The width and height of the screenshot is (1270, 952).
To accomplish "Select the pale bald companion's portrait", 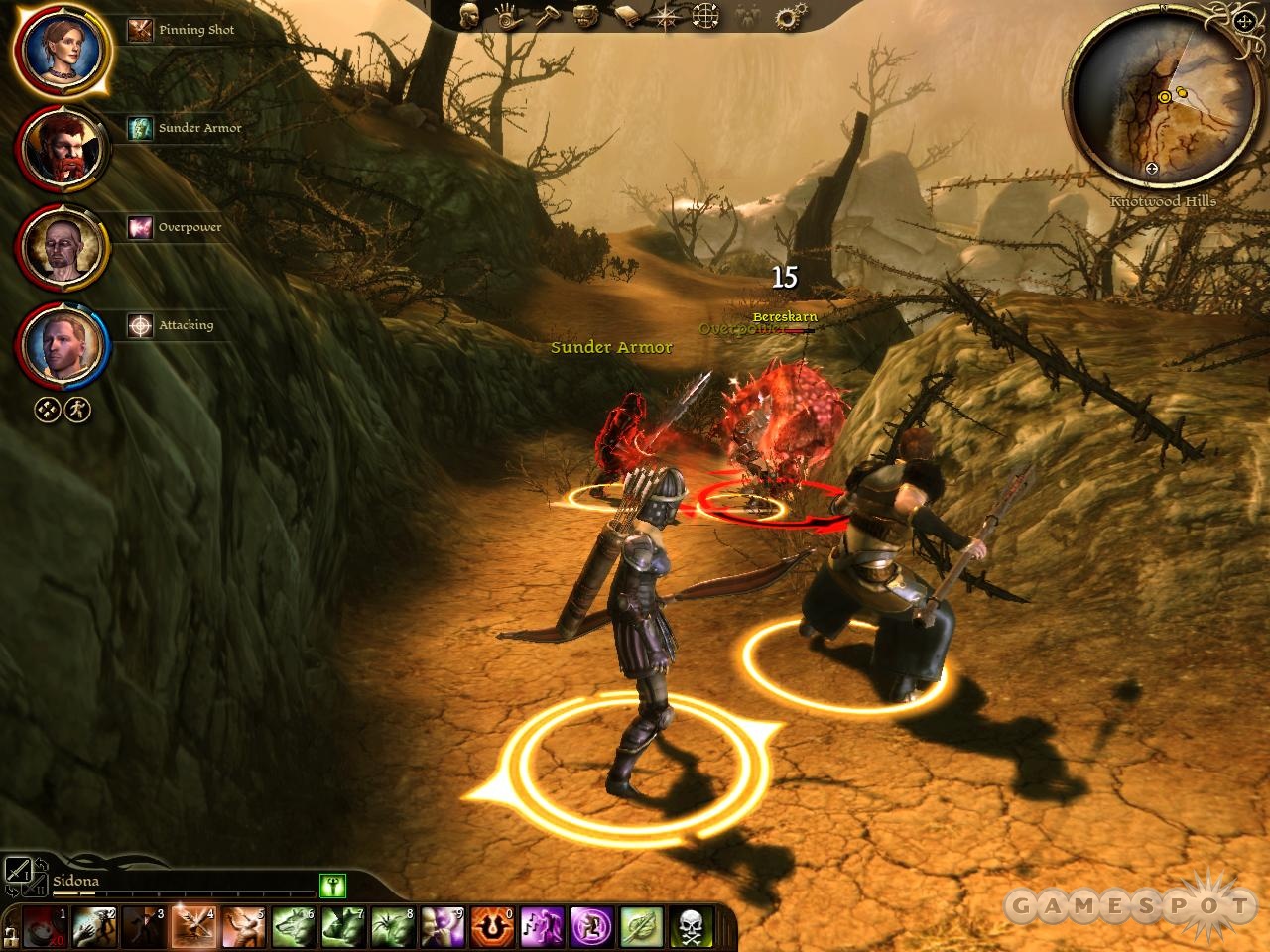I will pyautogui.click(x=61, y=245).
